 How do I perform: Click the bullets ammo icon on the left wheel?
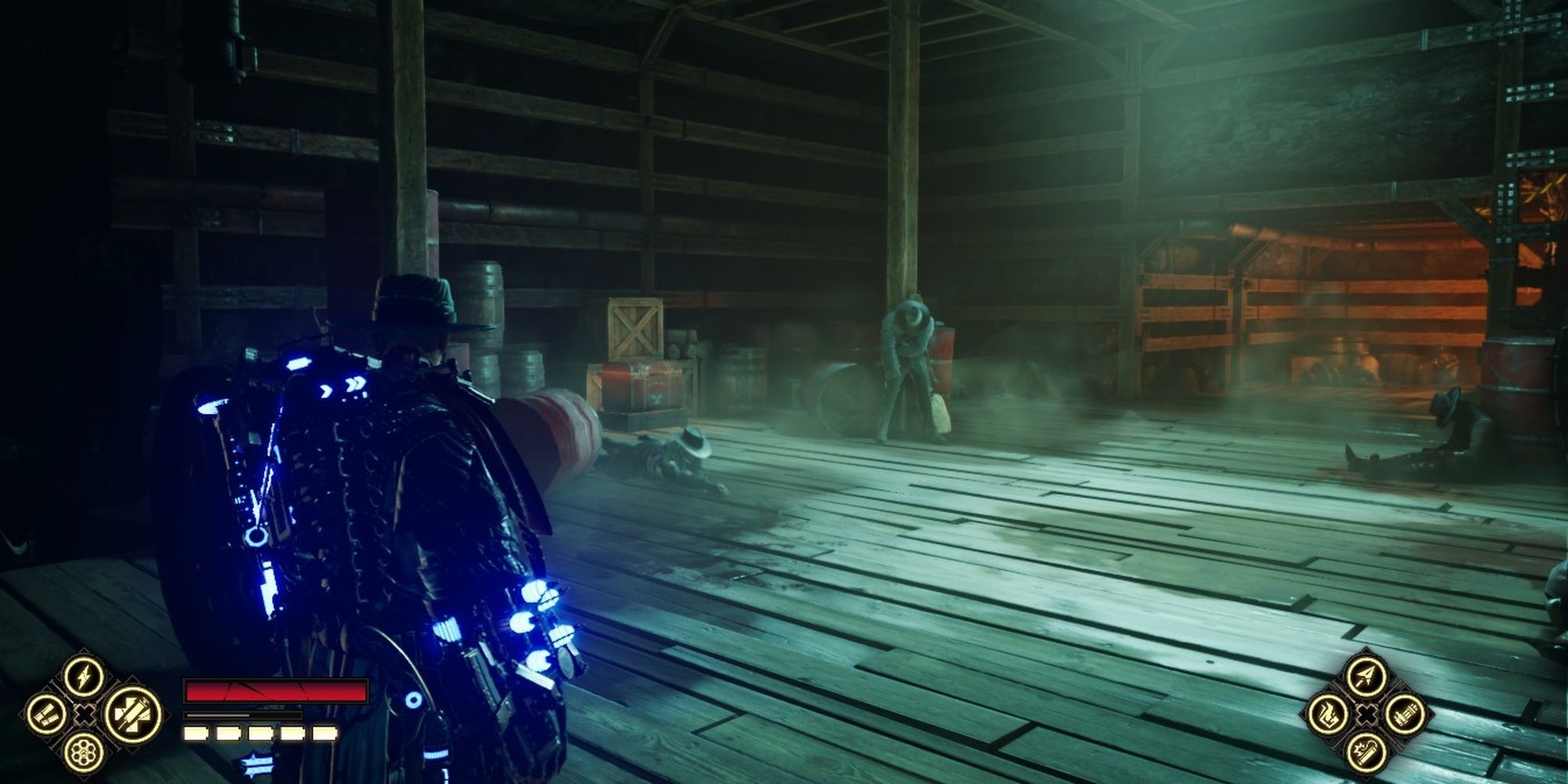[45, 713]
